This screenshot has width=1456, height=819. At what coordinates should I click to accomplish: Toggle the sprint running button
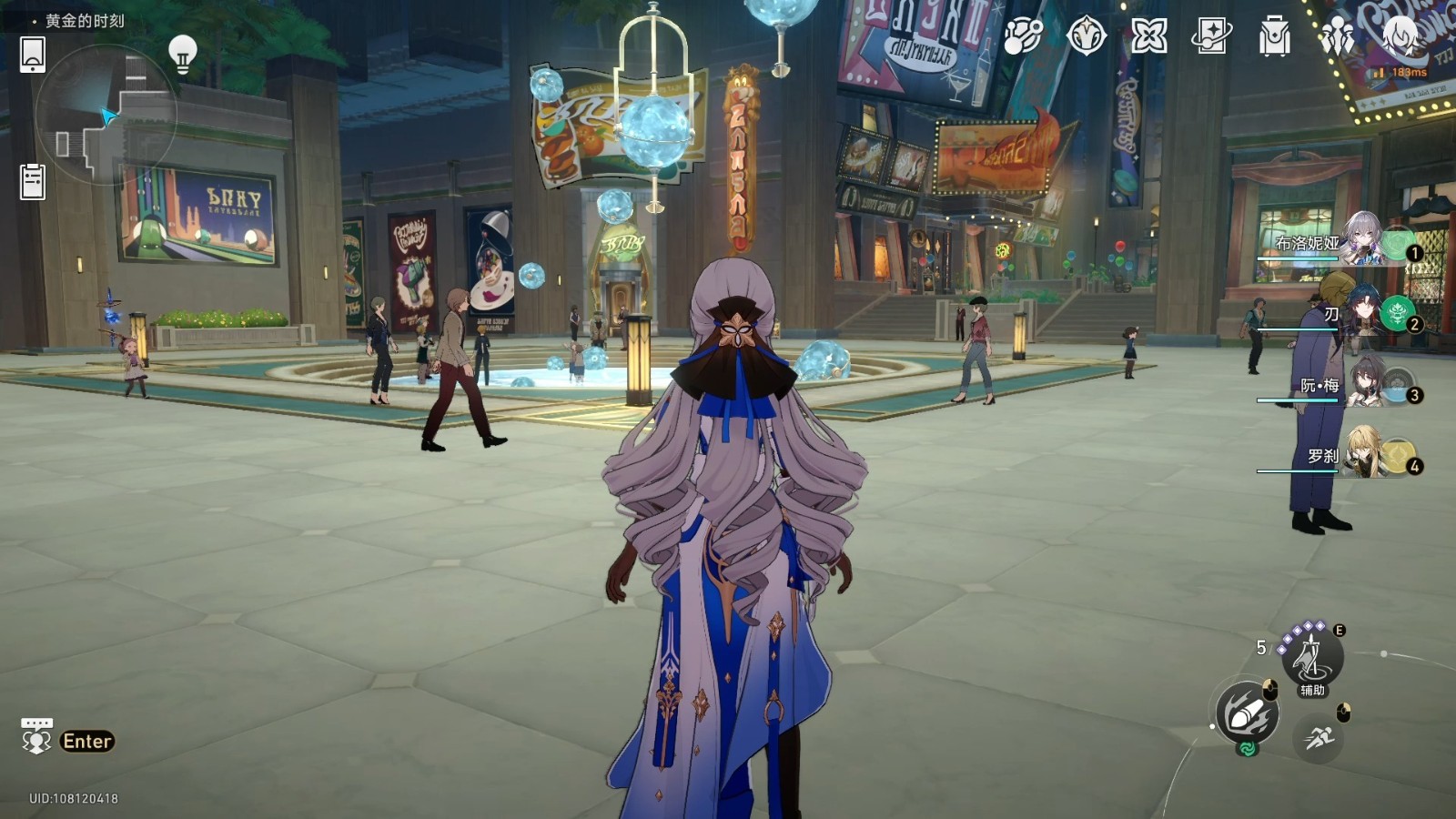pos(1318,738)
